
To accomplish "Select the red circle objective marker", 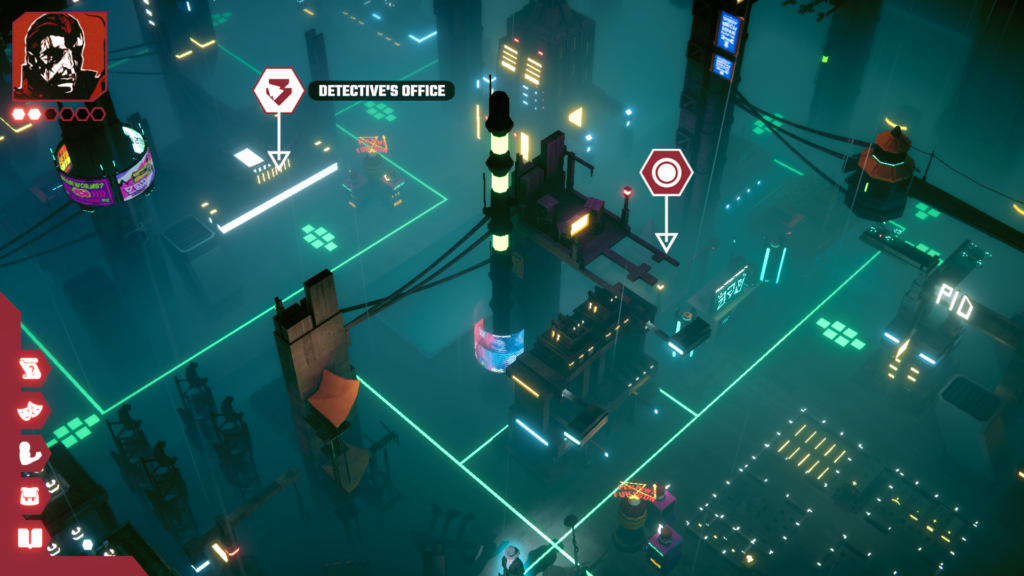I will 666,173.
